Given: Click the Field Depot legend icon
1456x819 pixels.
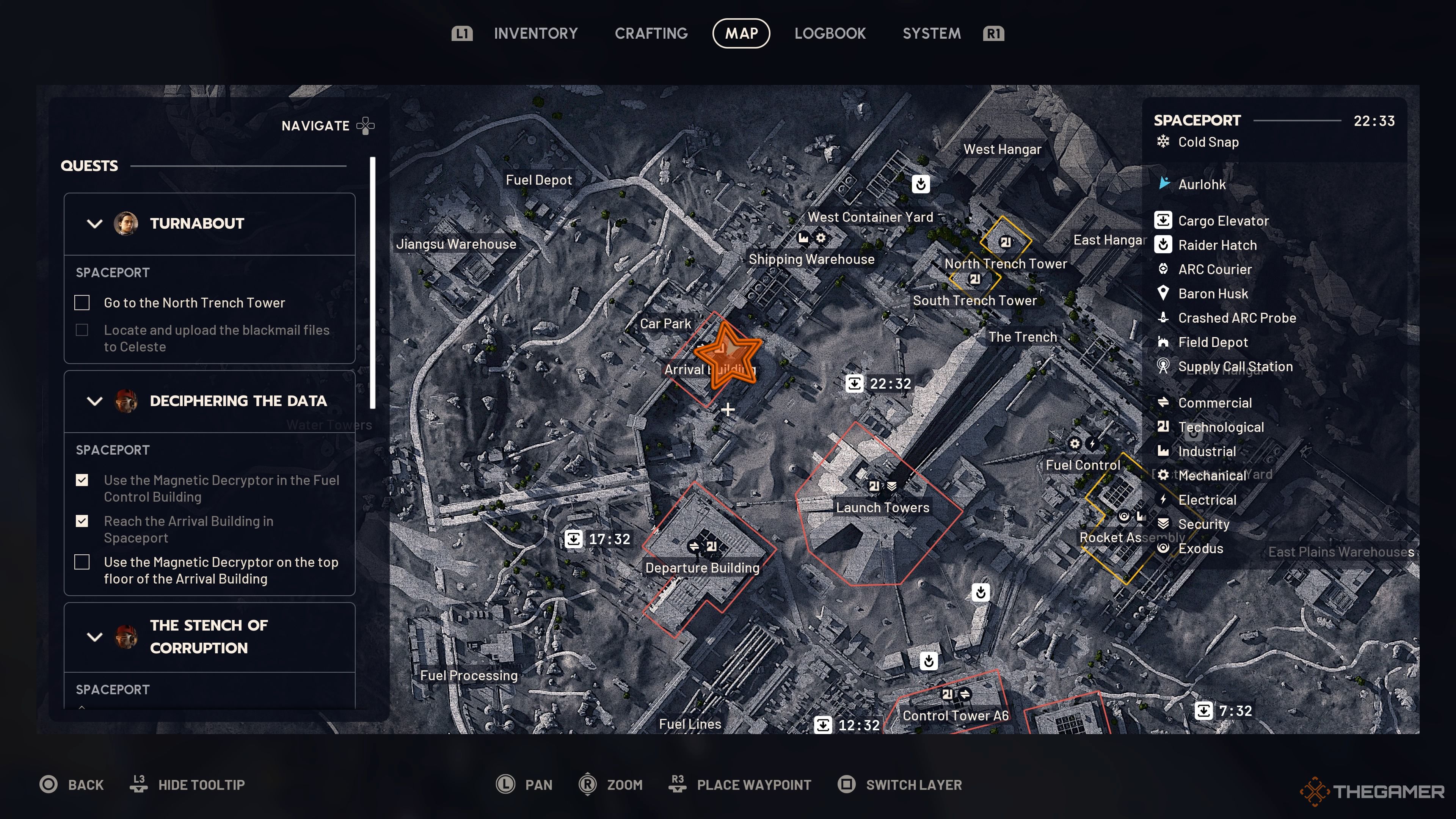Looking at the screenshot, I should click(x=1163, y=342).
